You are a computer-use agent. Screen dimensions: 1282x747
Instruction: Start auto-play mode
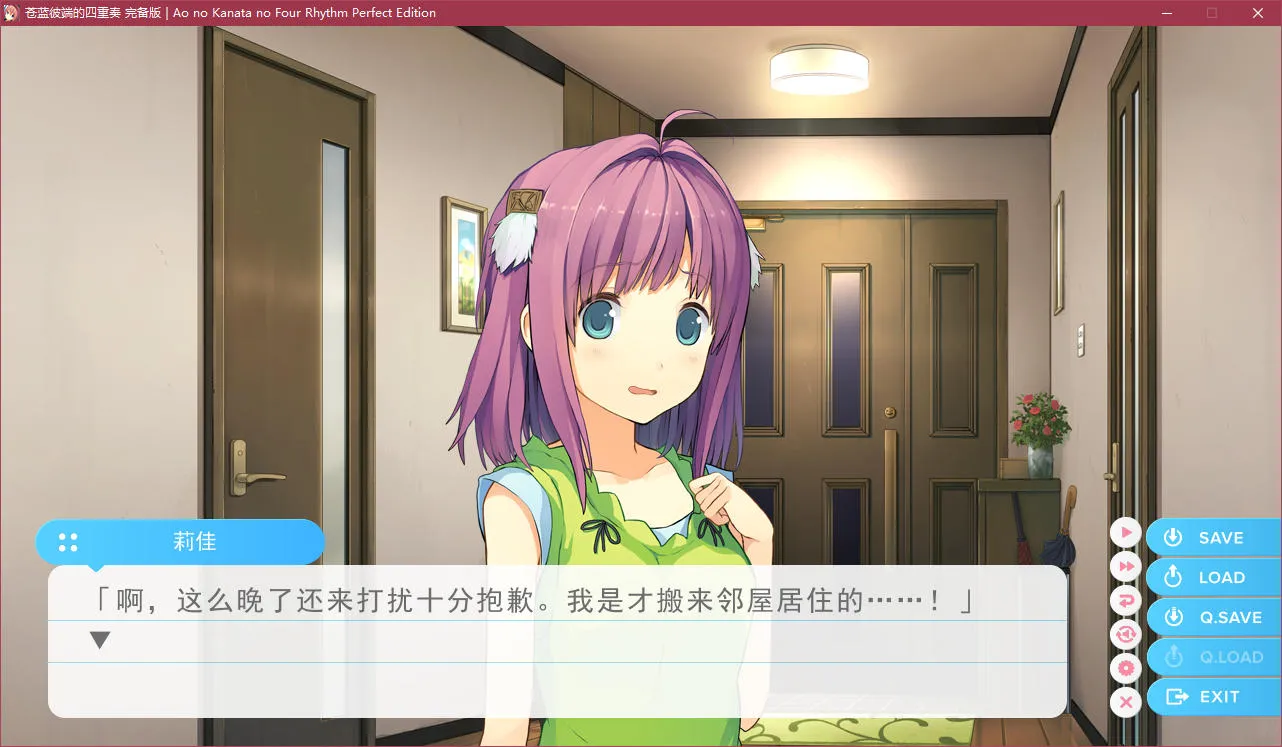[1125, 533]
